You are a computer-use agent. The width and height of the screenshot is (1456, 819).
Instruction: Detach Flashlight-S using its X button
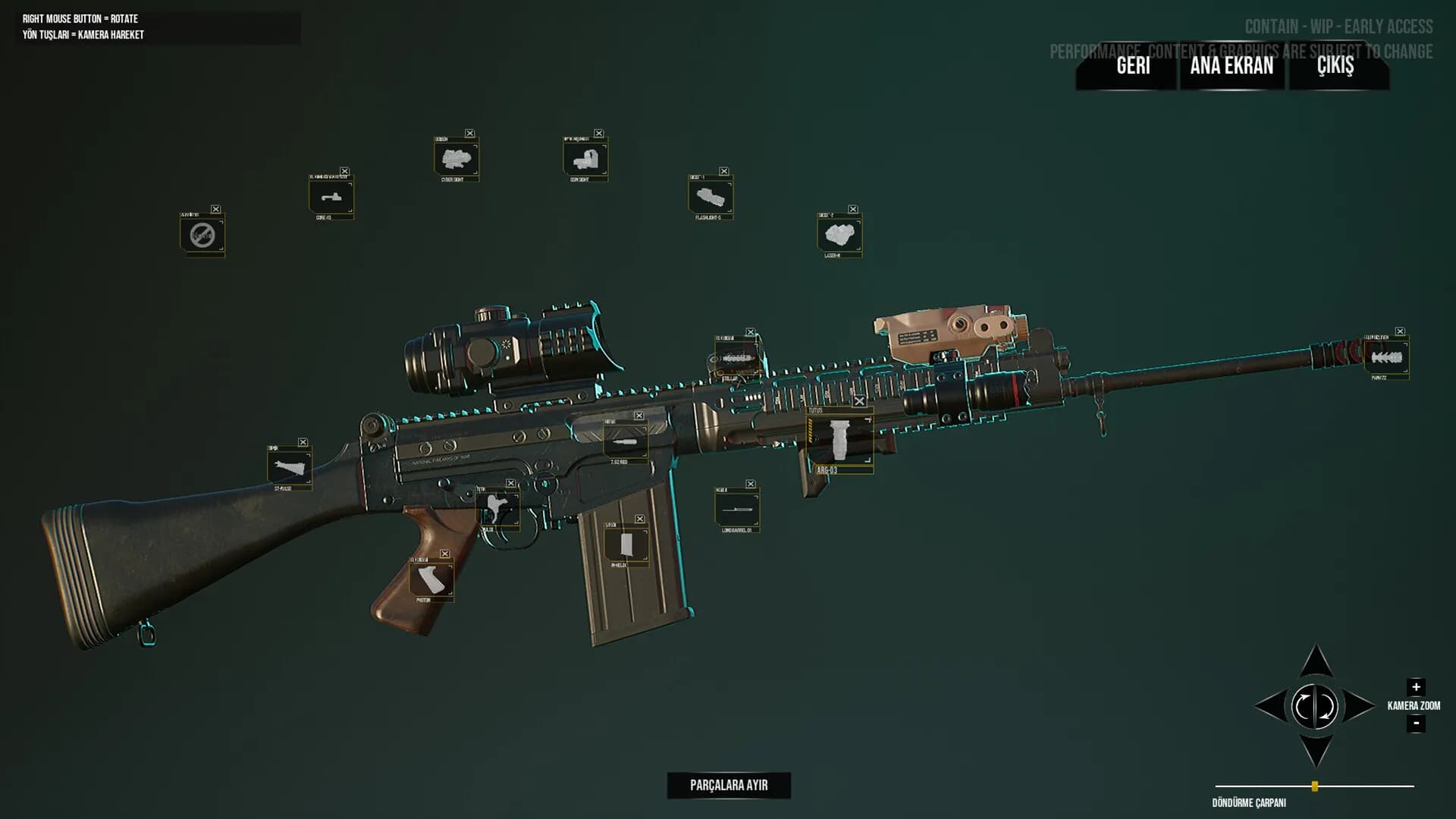723,171
